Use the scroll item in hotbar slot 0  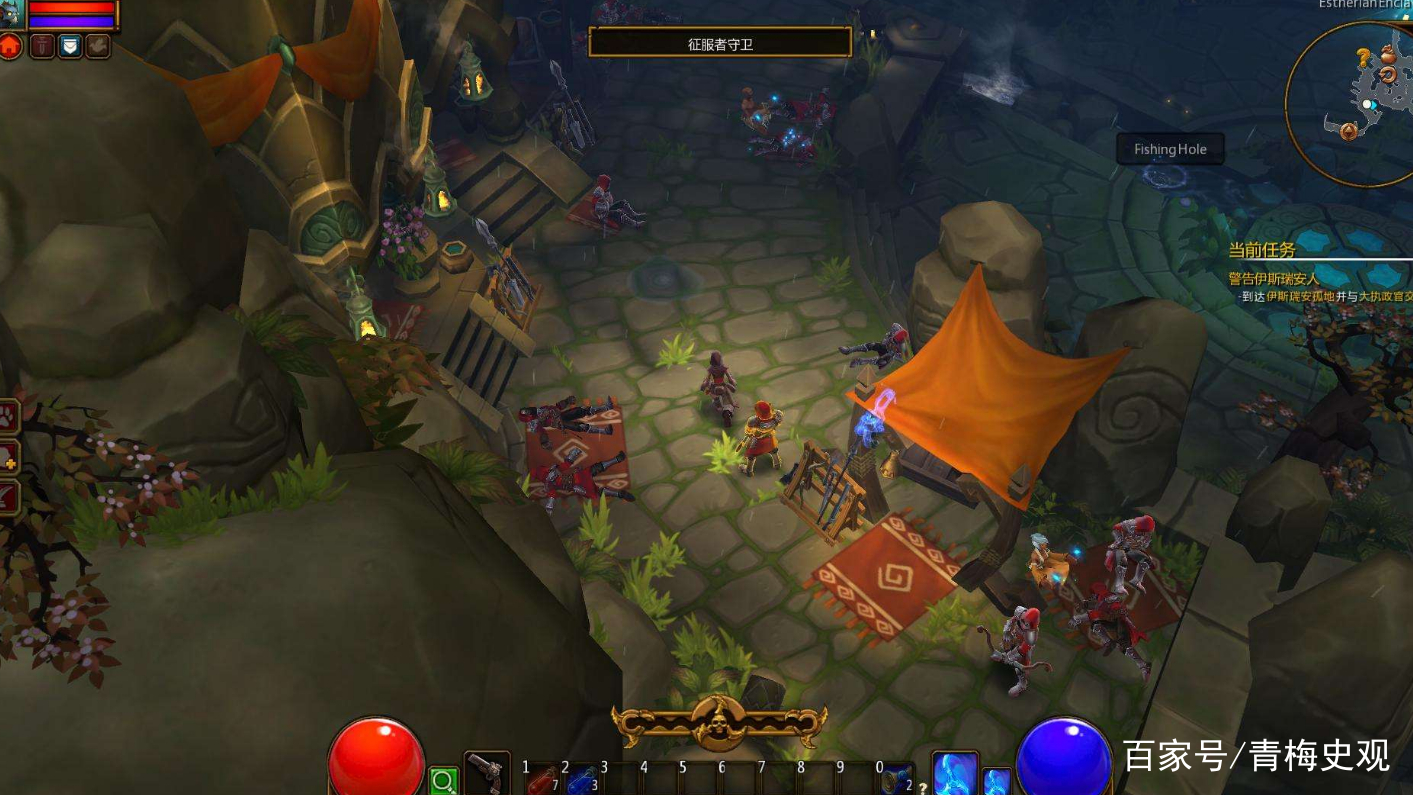pos(896,780)
